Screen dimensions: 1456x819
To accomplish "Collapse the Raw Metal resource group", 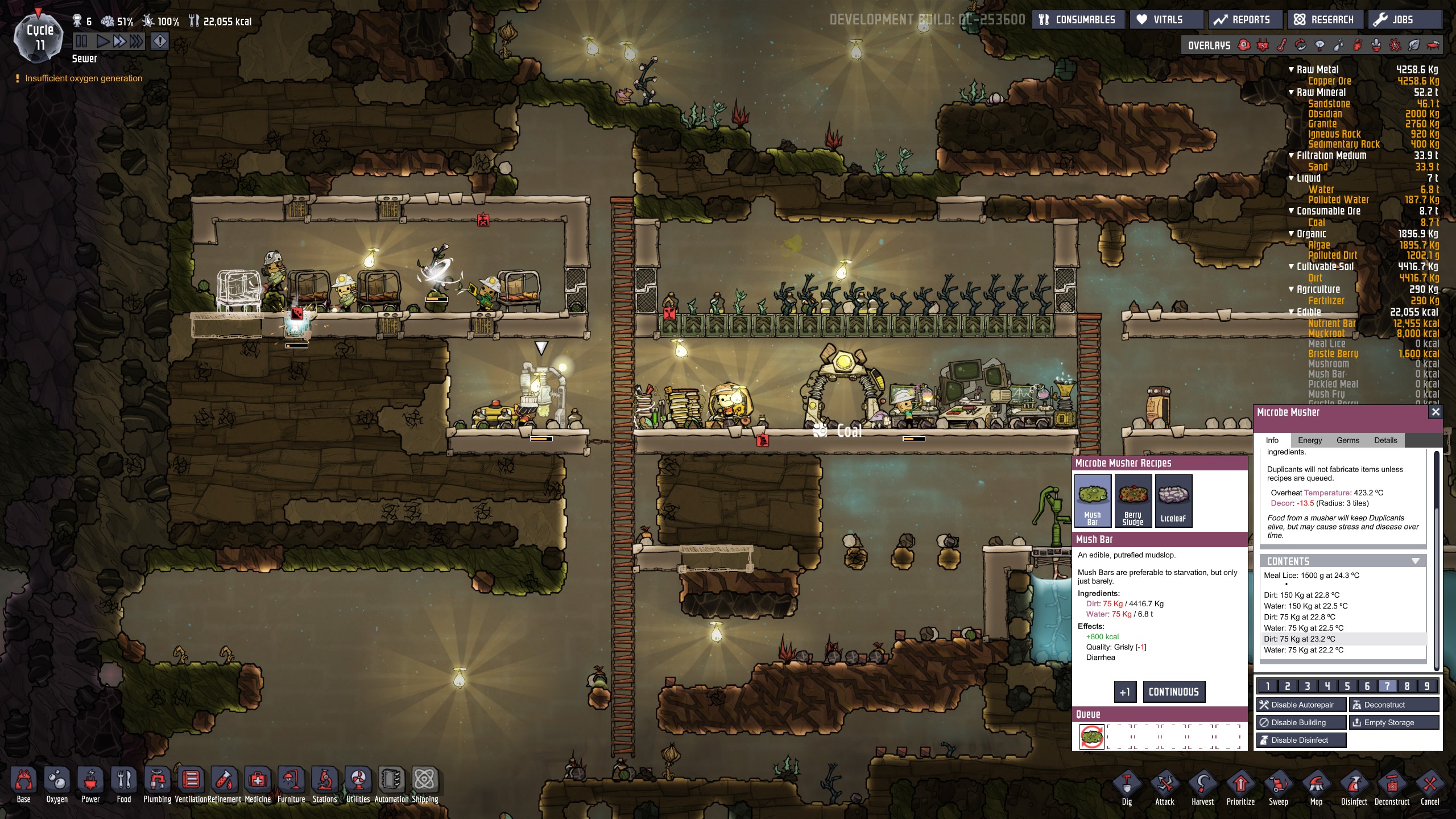I will (x=1291, y=69).
